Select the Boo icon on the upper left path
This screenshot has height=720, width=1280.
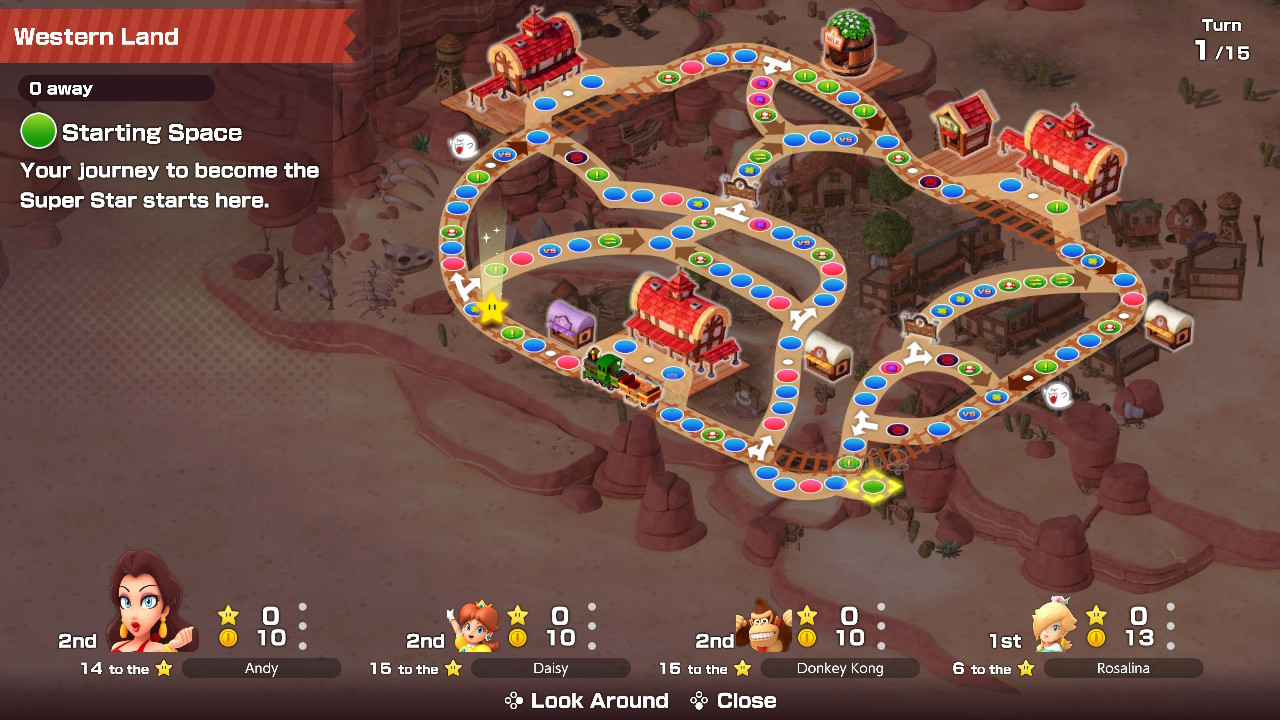coord(463,146)
